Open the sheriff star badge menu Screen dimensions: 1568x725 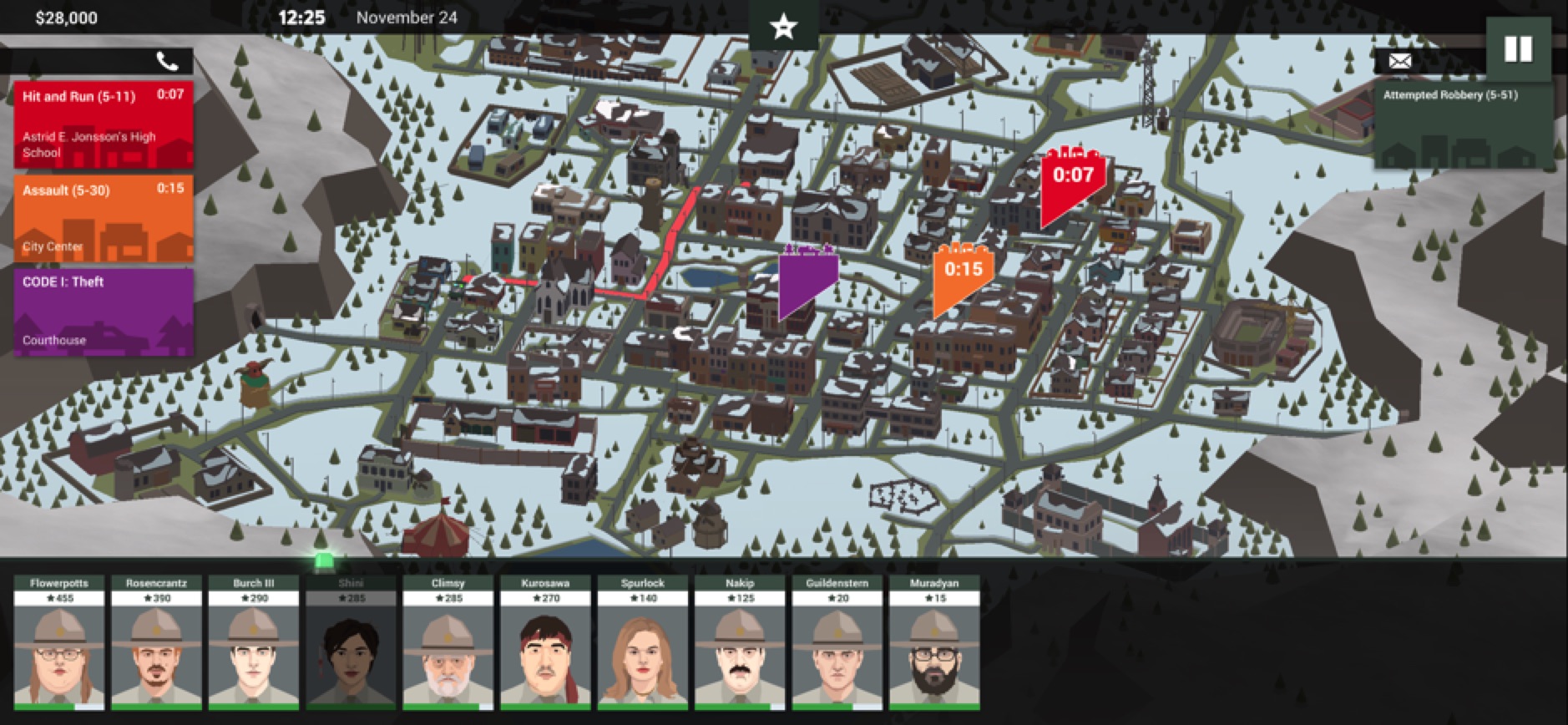pyautogui.click(x=783, y=27)
